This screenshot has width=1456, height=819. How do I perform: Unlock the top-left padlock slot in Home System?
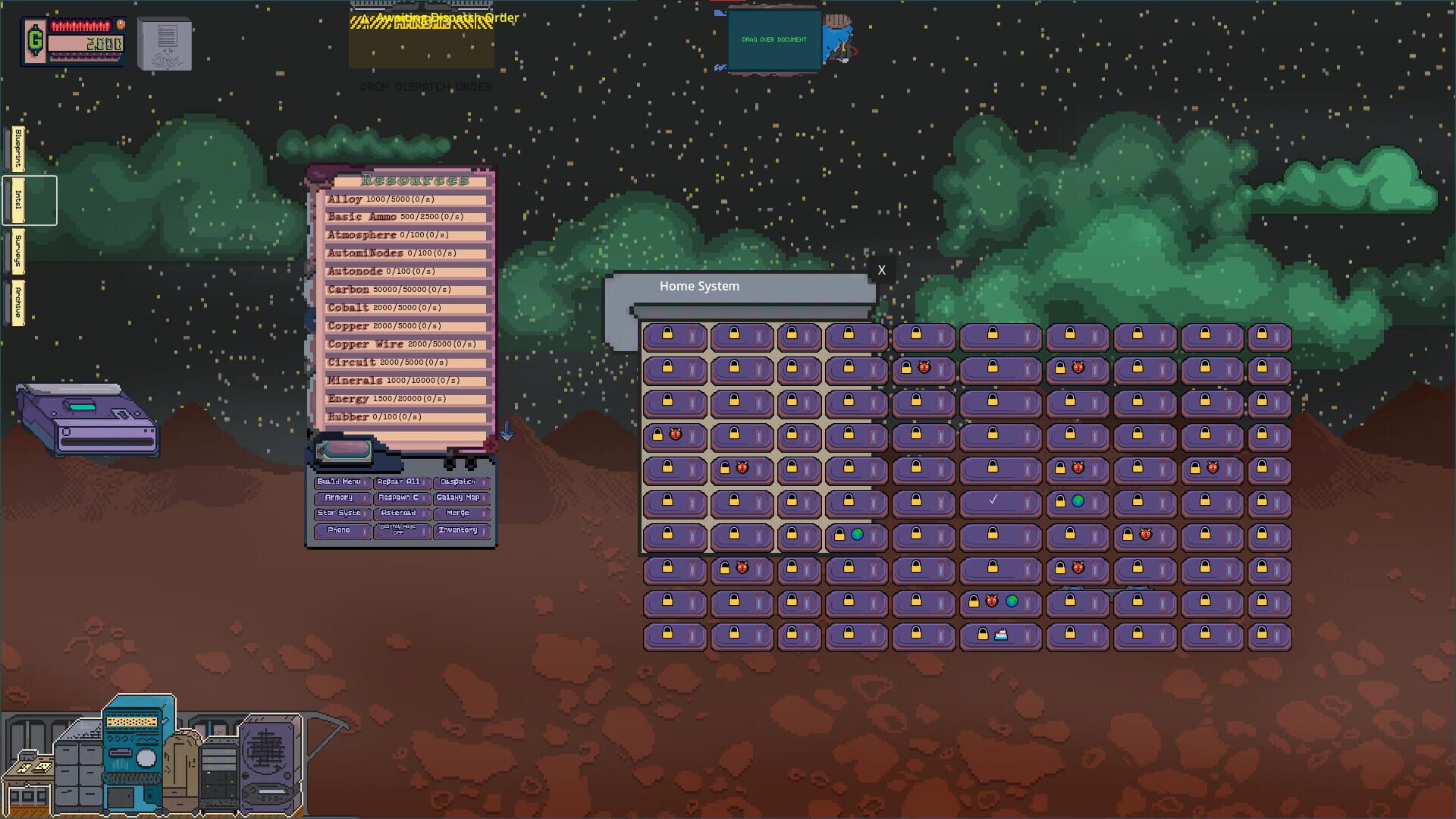pyautogui.click(x=674, y=336)
